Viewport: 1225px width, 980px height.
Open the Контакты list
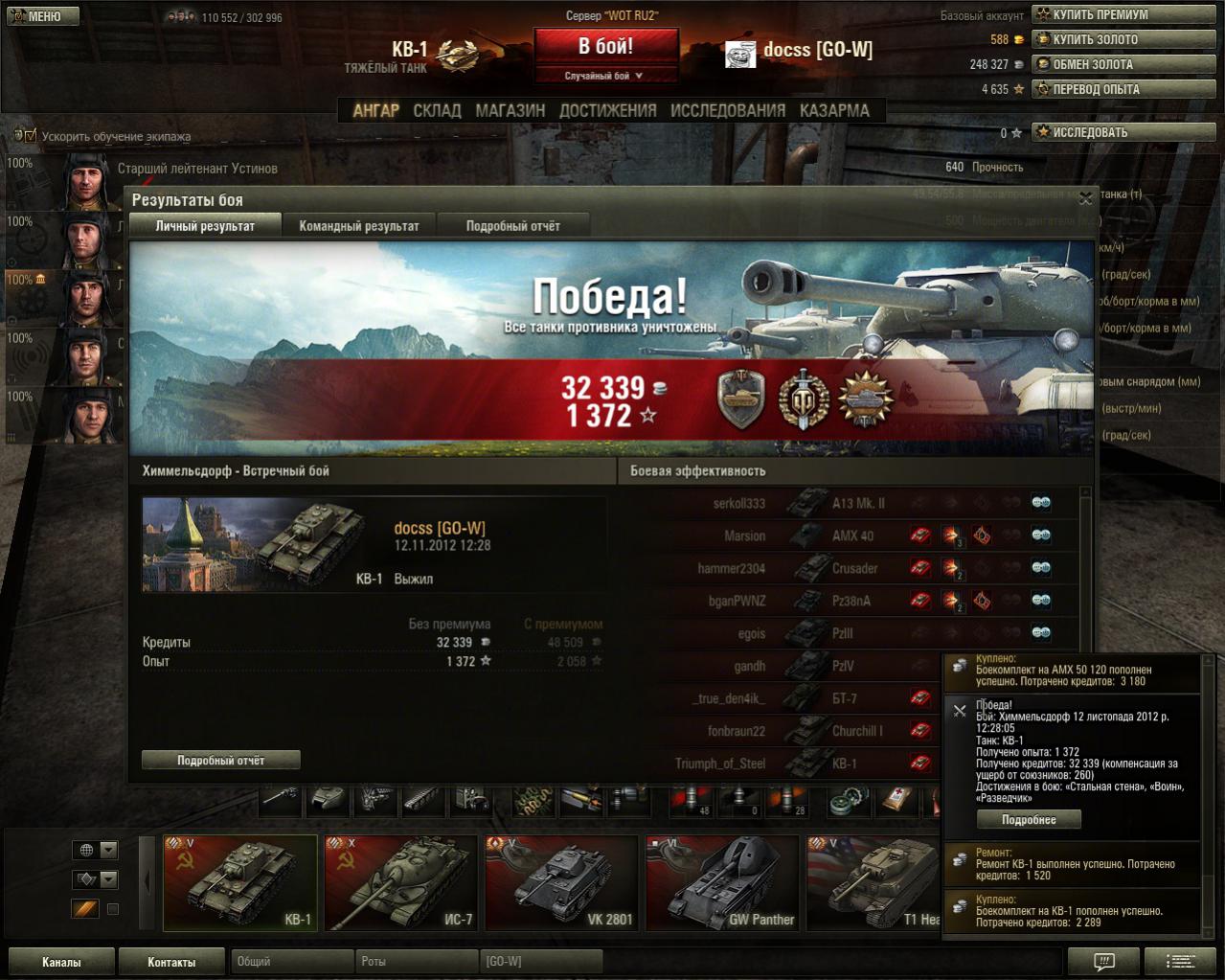171,962
